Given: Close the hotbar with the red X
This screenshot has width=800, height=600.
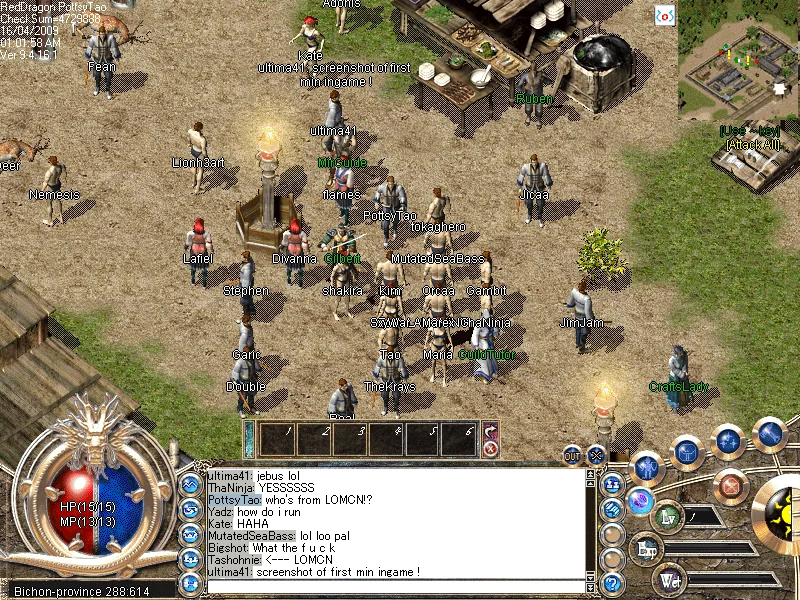Looking at the screenshot, I should point(491,449).
